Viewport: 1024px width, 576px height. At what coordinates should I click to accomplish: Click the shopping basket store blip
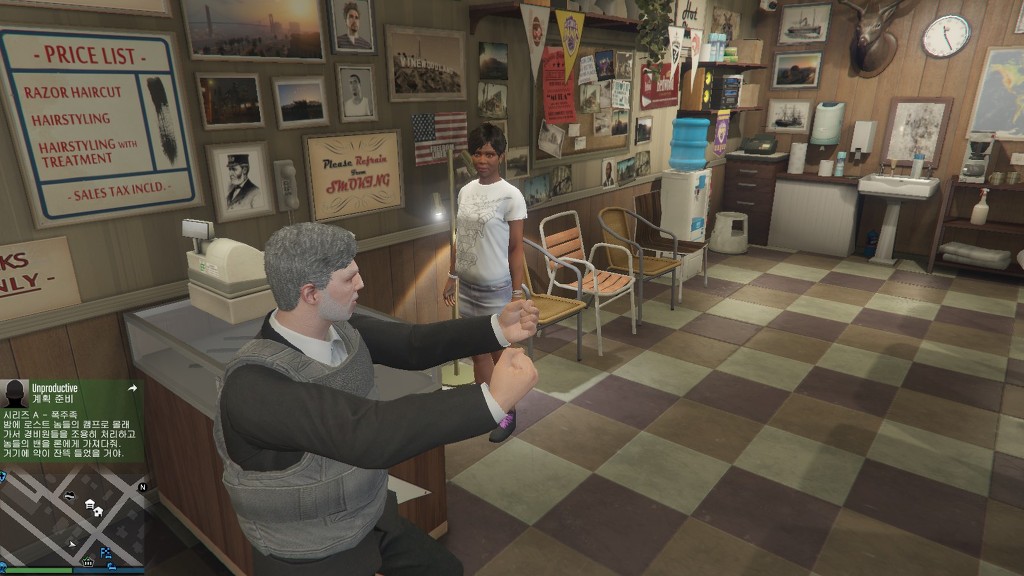coord(88,563)
